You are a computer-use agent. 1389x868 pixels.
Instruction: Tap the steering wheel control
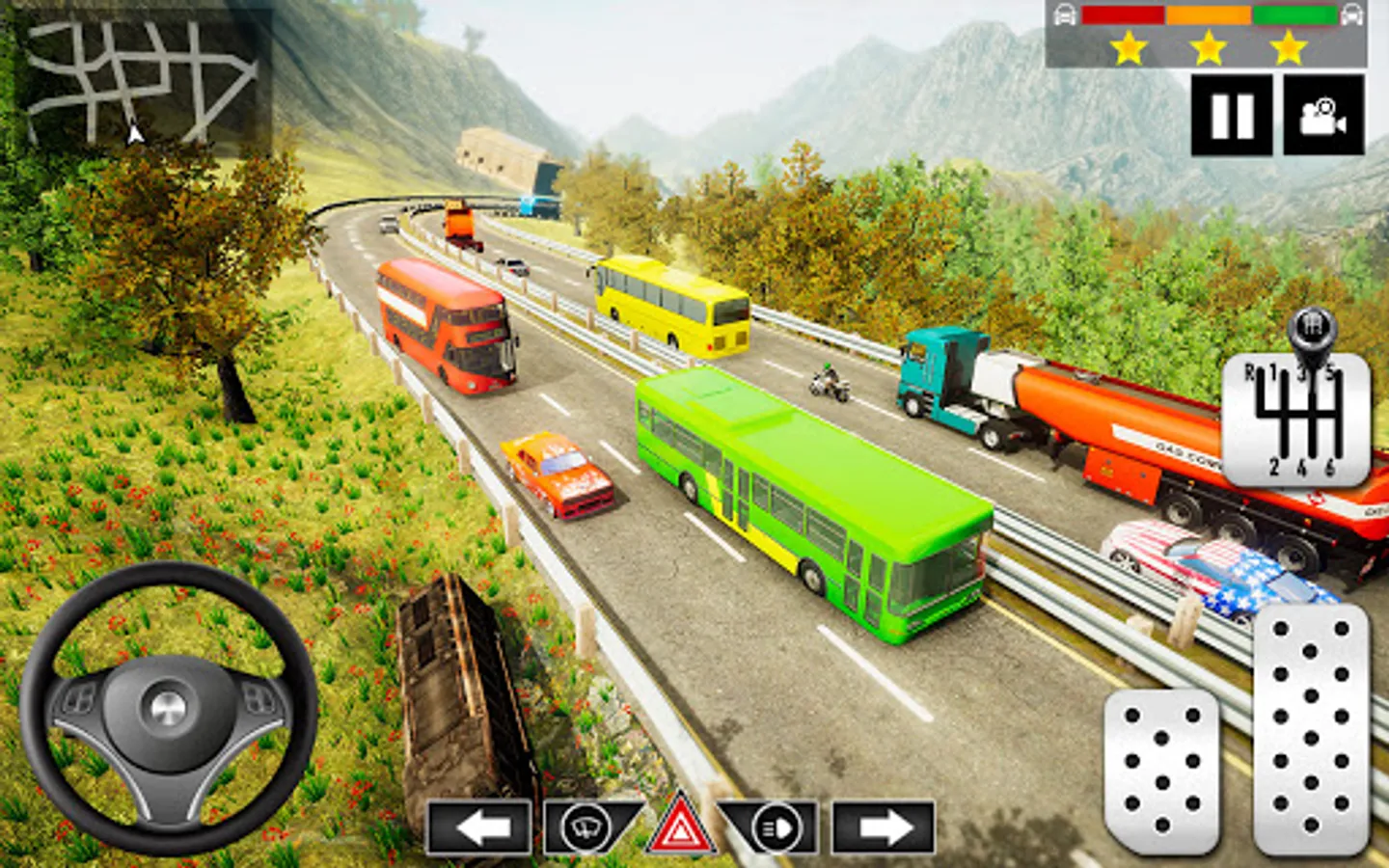pyautogui.click(x=169, y=707)
